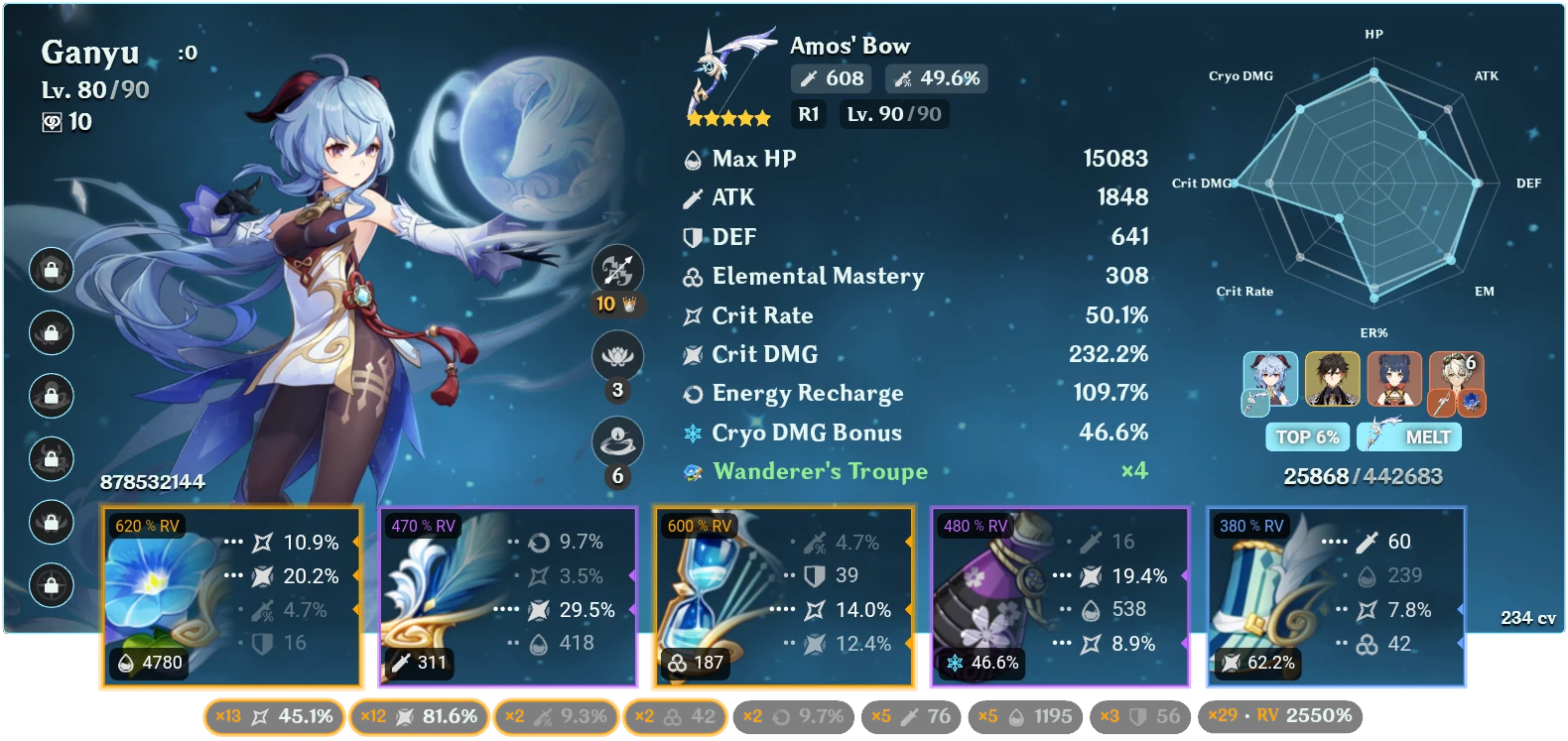This screenshot has width=1568, height=741.
Task: Click the Wanderer's Troupe set icon
Action: pos(693,471)
